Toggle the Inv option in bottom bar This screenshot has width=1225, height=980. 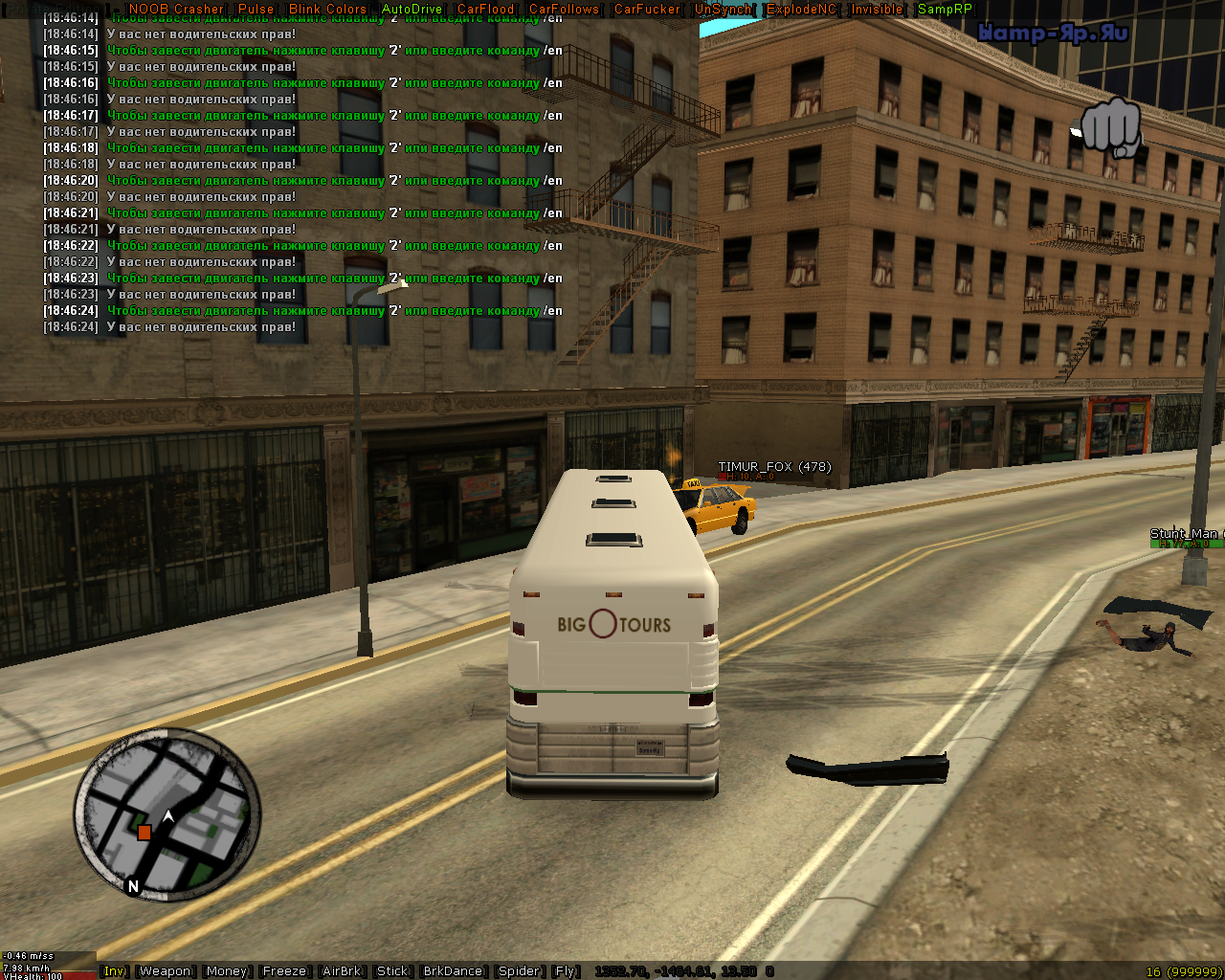(x=114, y=971)
